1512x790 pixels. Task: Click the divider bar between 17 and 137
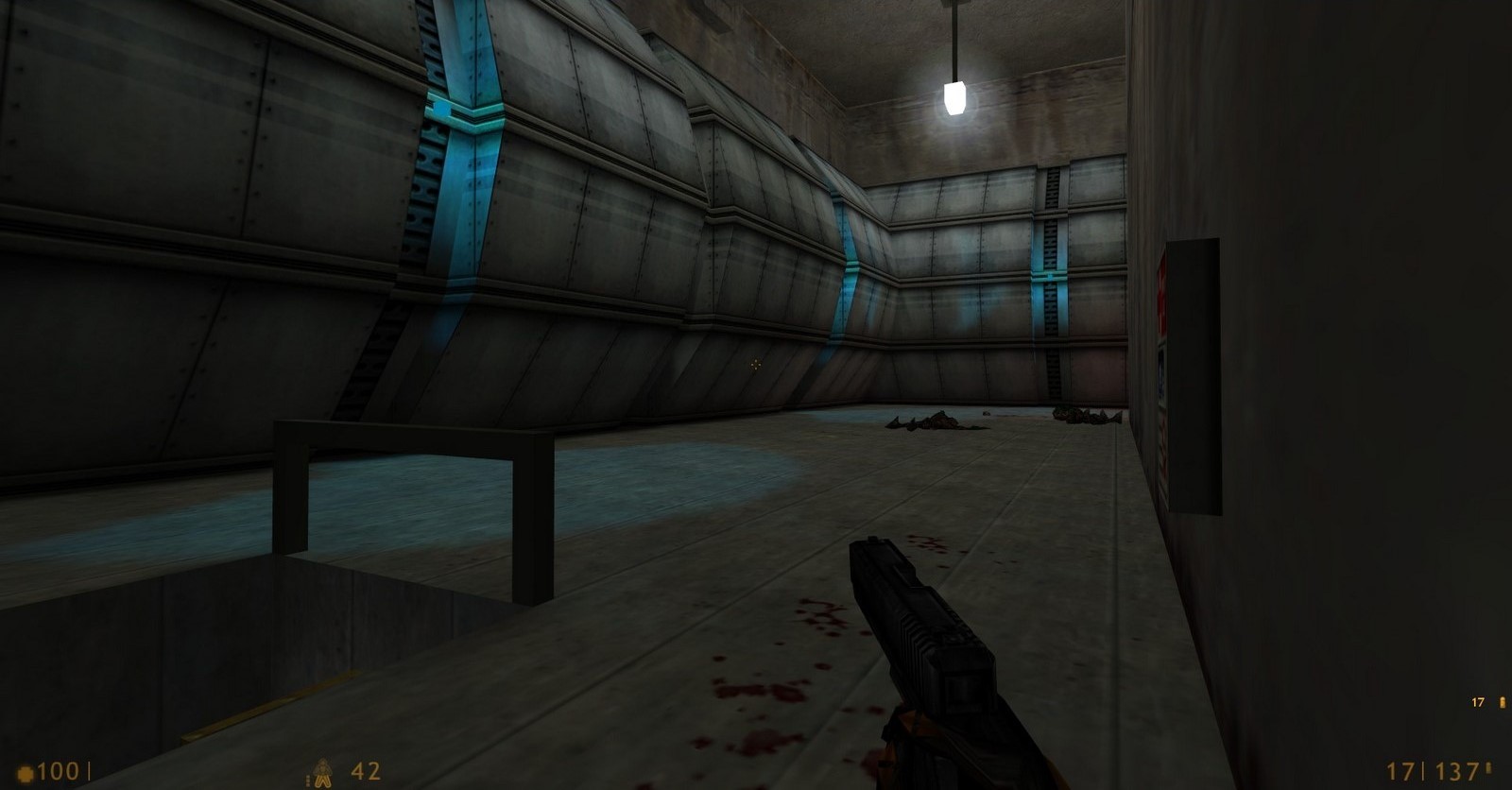1423,771
